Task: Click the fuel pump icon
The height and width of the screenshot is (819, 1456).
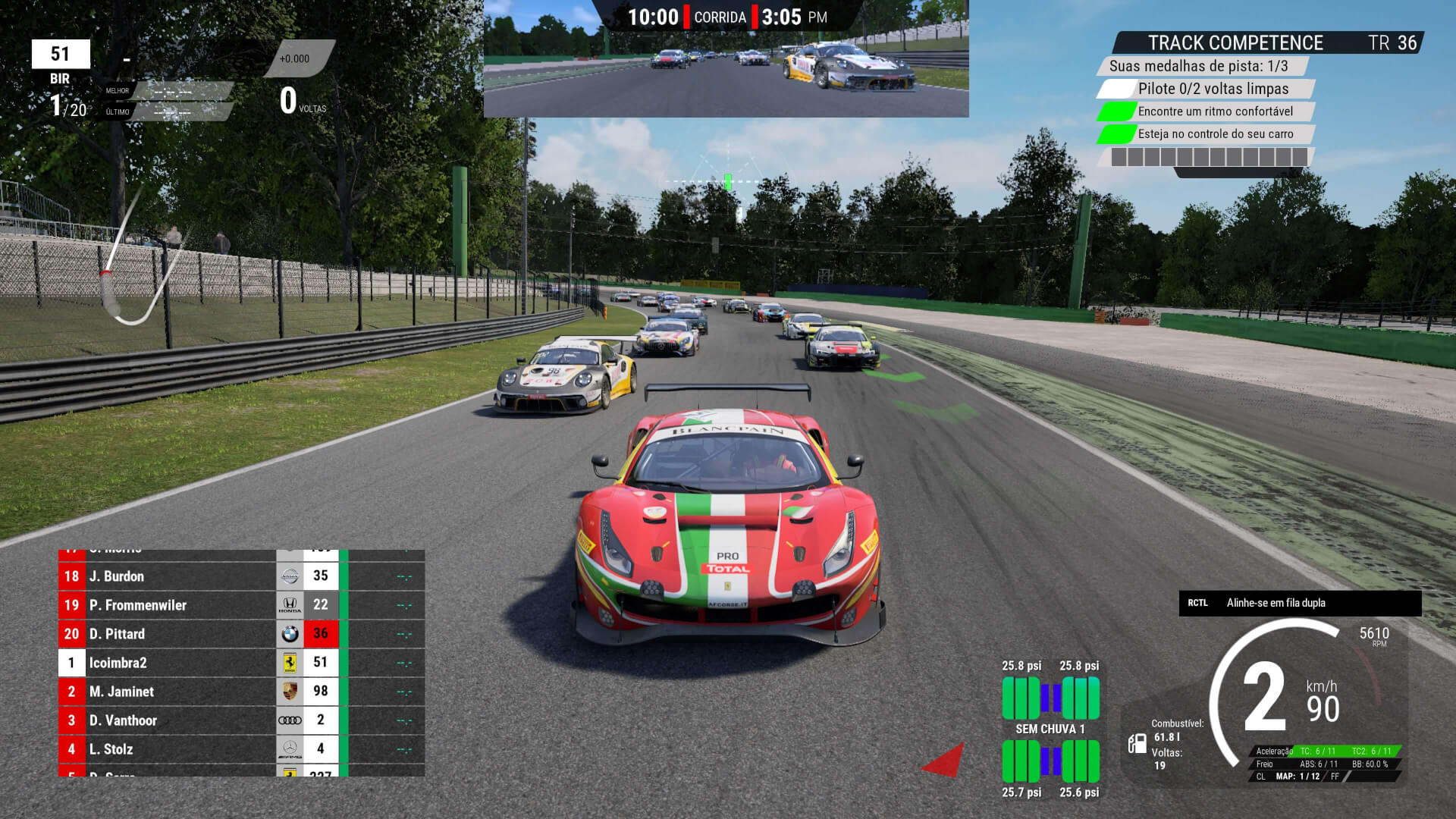Action: (1137, 743)
